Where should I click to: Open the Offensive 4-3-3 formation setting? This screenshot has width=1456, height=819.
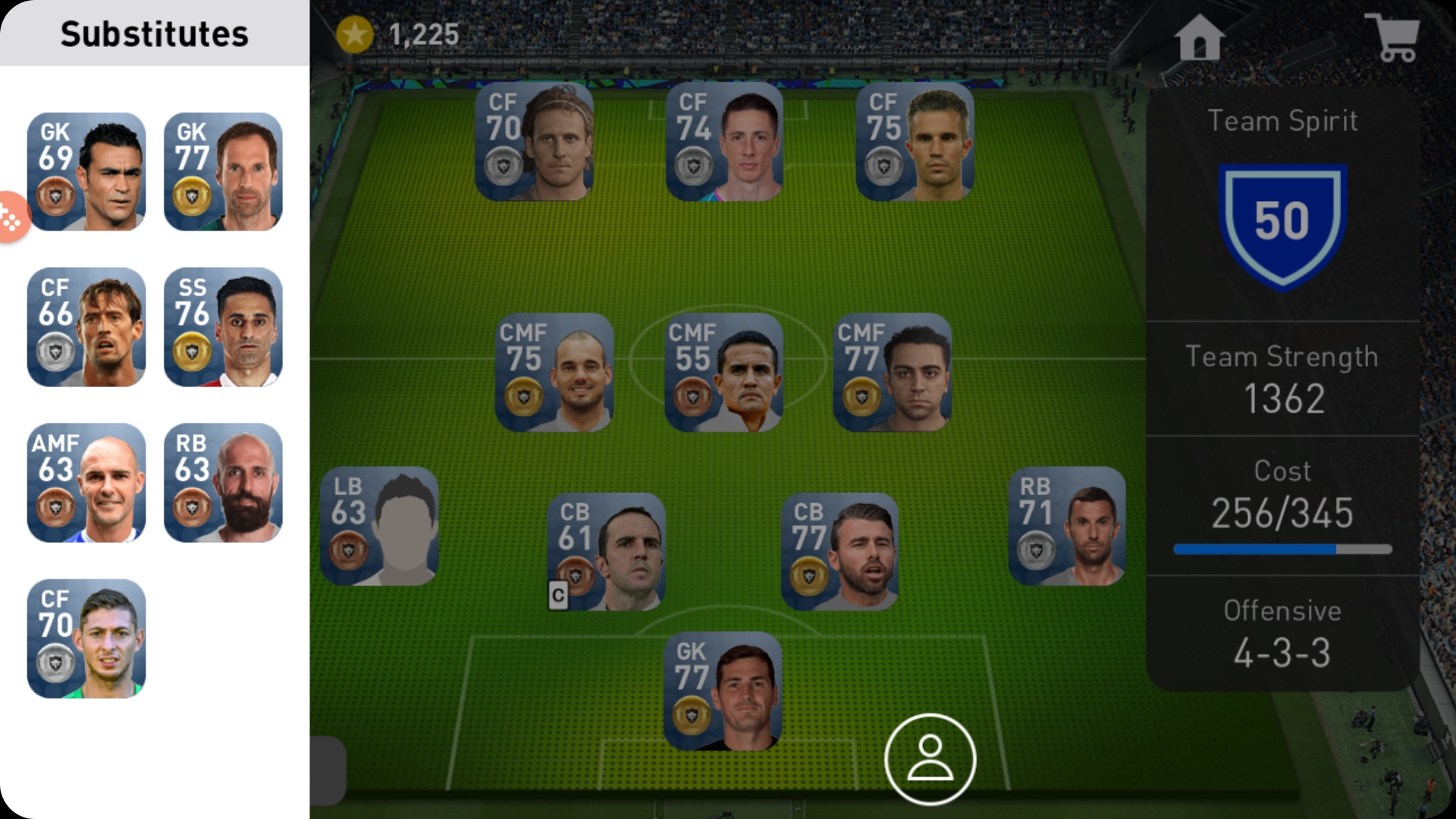[1282, 629]
